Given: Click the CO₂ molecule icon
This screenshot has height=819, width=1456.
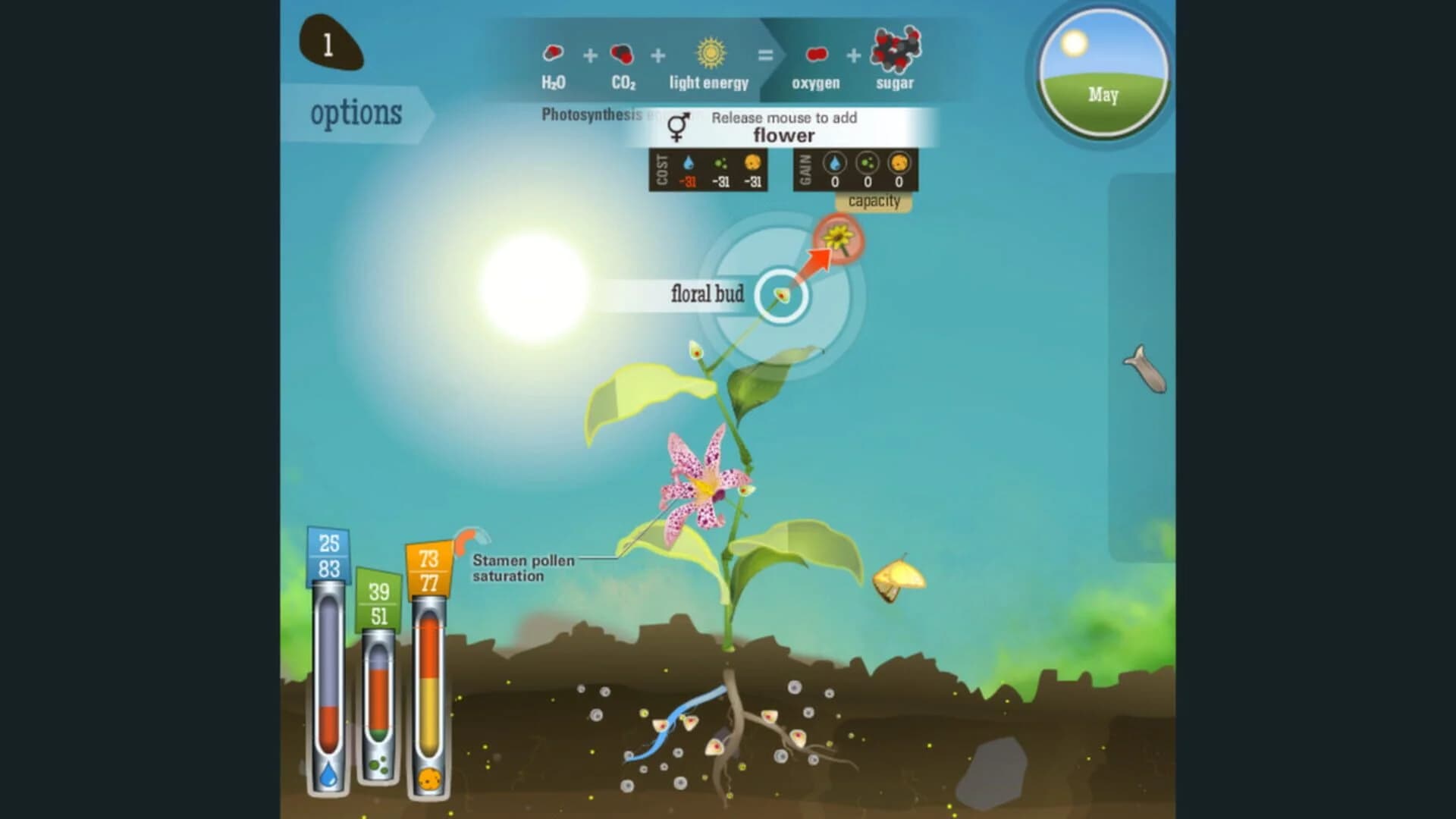Looking at the screenshot, I should [622, 53].
